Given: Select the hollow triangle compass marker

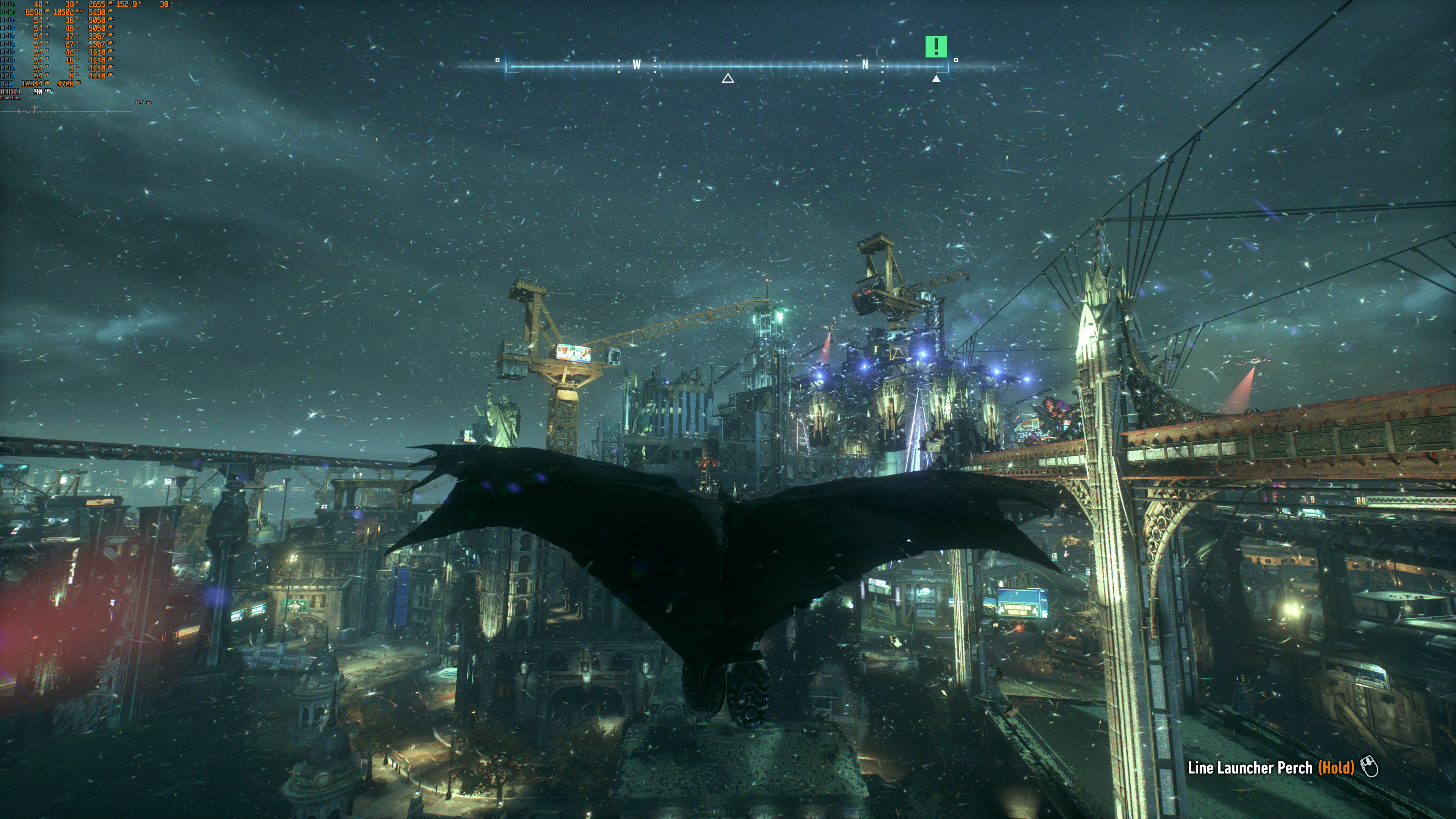Looking at the screenshot, I should [x=728, y=78].
